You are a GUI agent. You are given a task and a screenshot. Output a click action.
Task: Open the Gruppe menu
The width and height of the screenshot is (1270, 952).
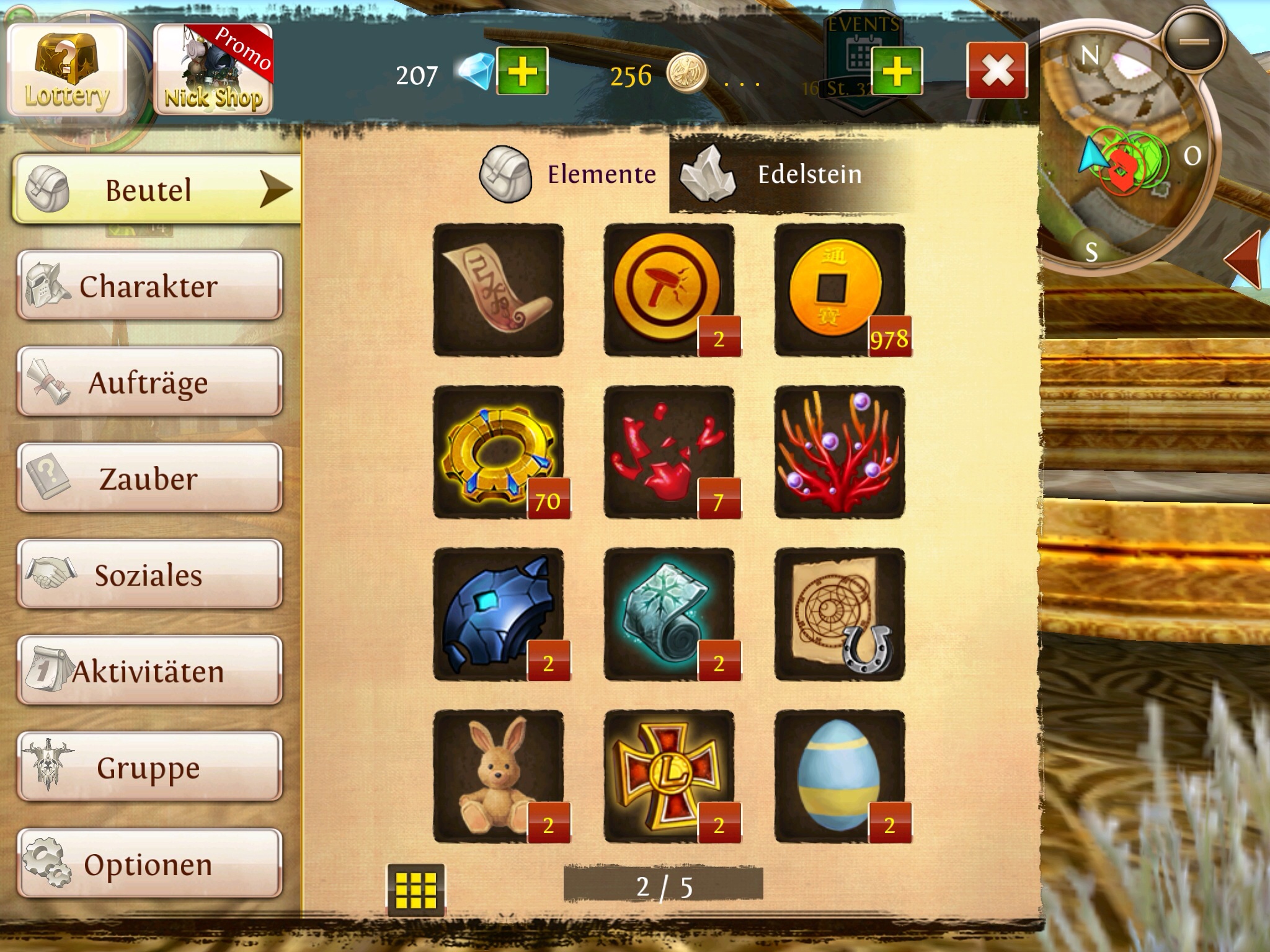[149, 767]
